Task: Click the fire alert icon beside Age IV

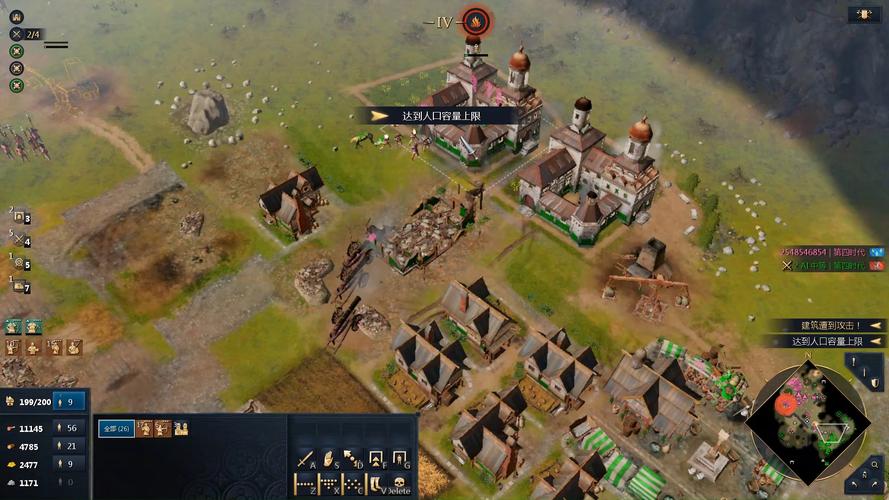Action: (476, 21)
